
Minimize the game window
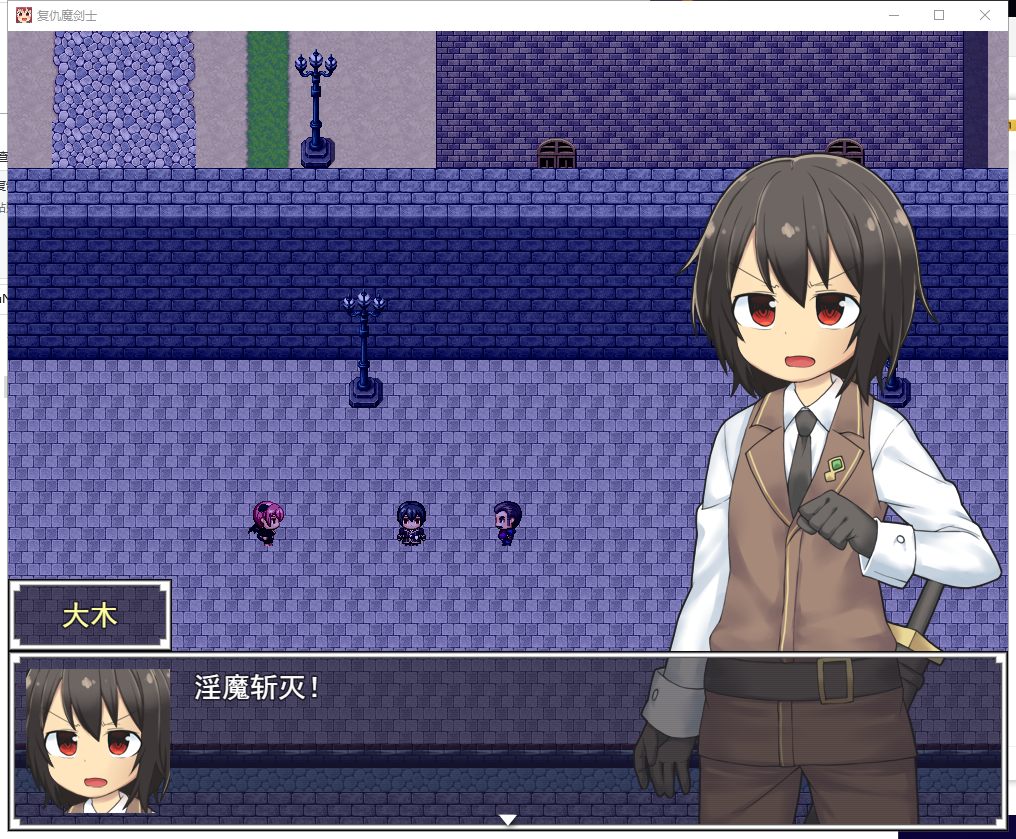[x=893, y=15]
